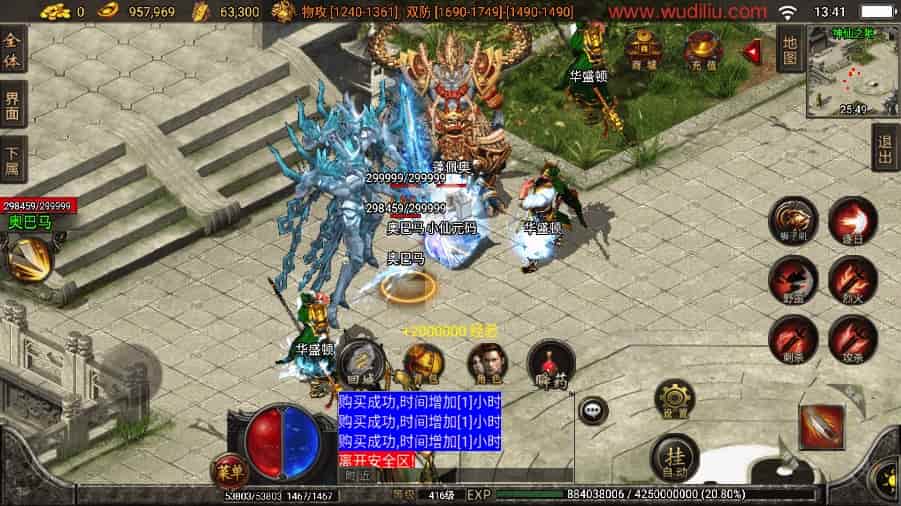Viewport: 901px width, 506px height.
Task: Activate the 烈火 flame sword skill
Action: coord(853,280)
